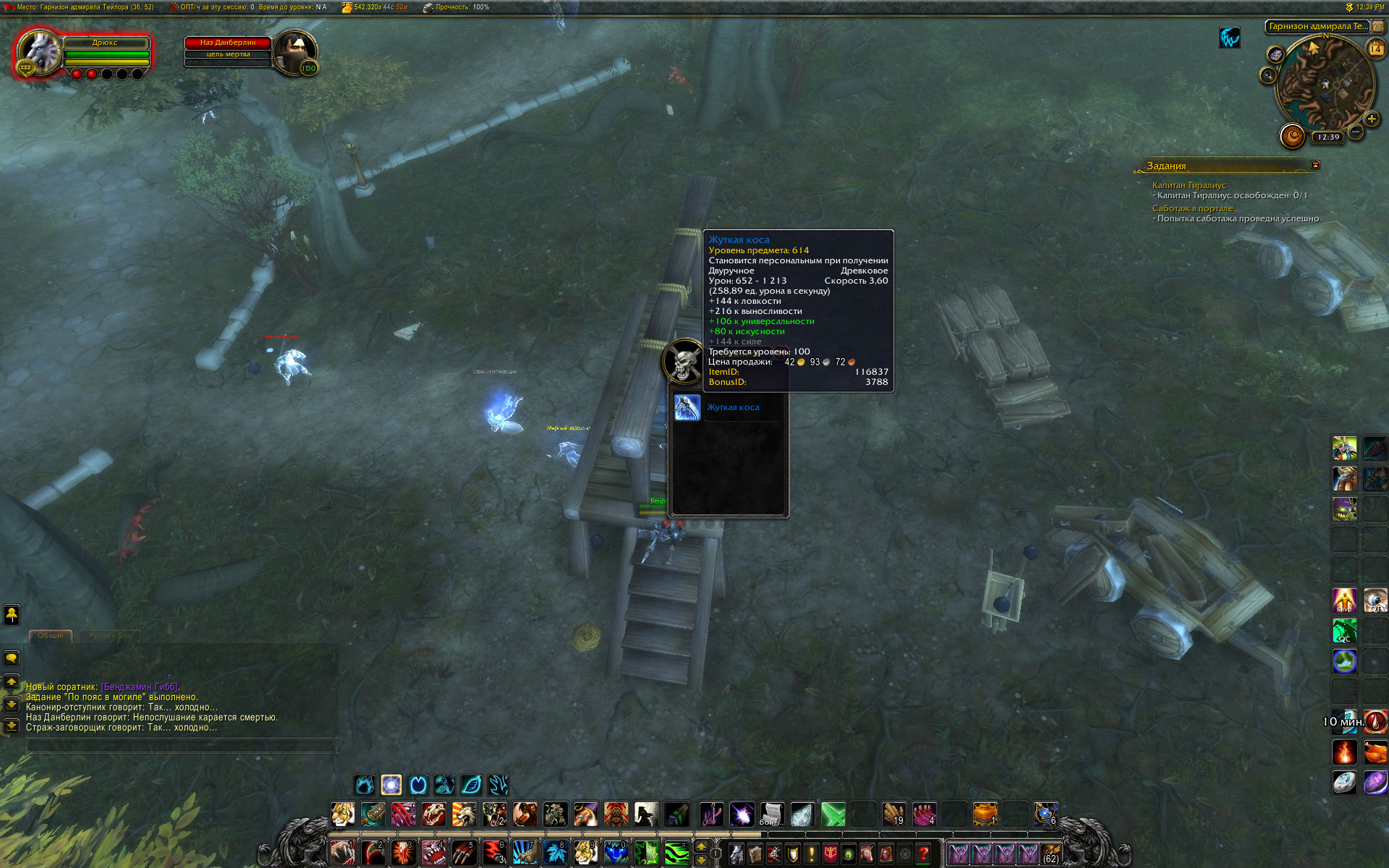This screenshot has height=868, width=1389.
Task: Use the campfire ability icon
Action: (1344, 752)
